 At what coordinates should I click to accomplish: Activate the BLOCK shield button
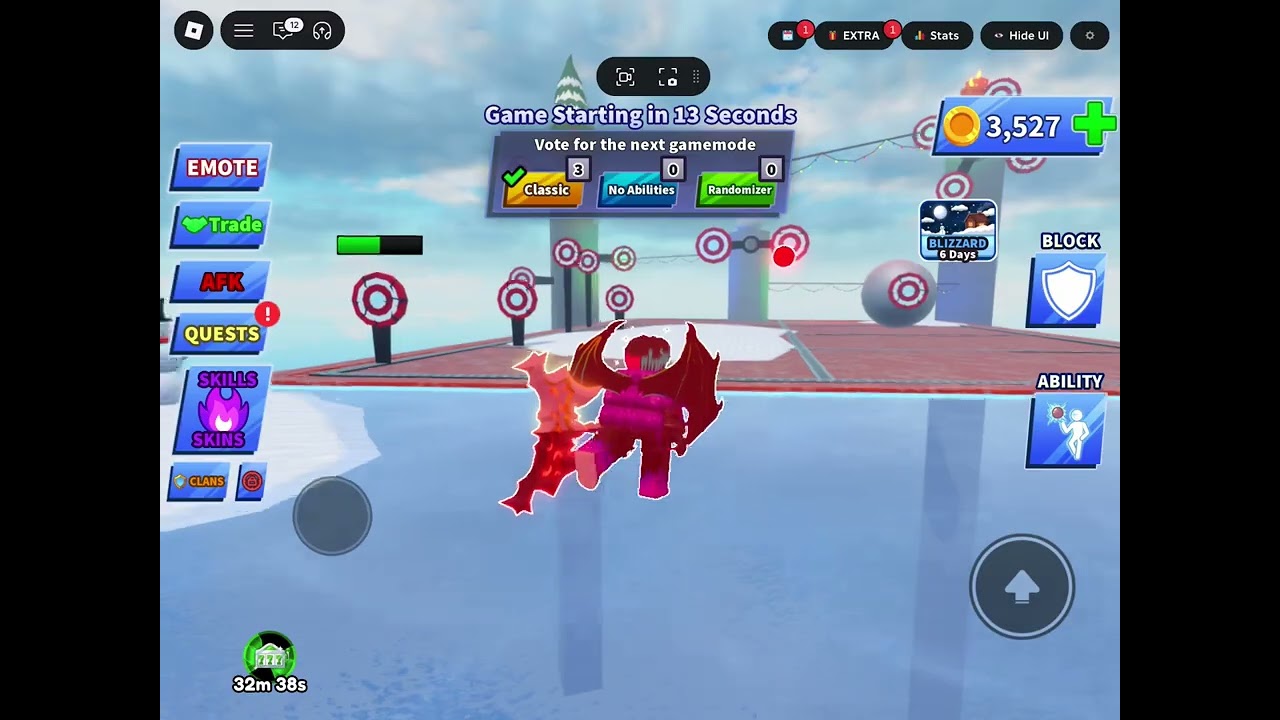coord(1067,291)
